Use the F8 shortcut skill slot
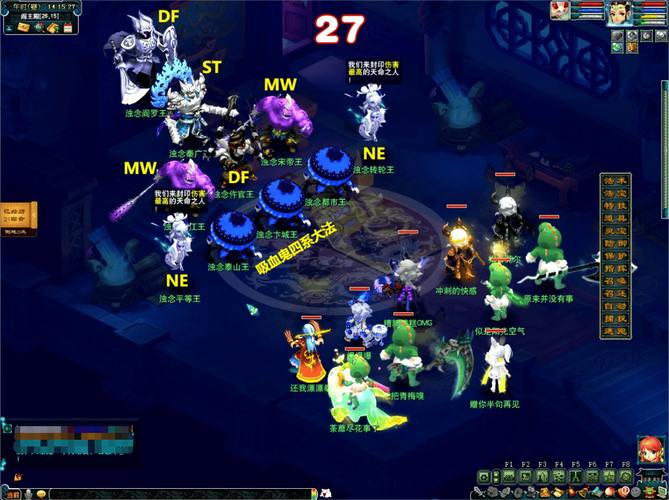669x500 pixels. [x=626, y=476]
